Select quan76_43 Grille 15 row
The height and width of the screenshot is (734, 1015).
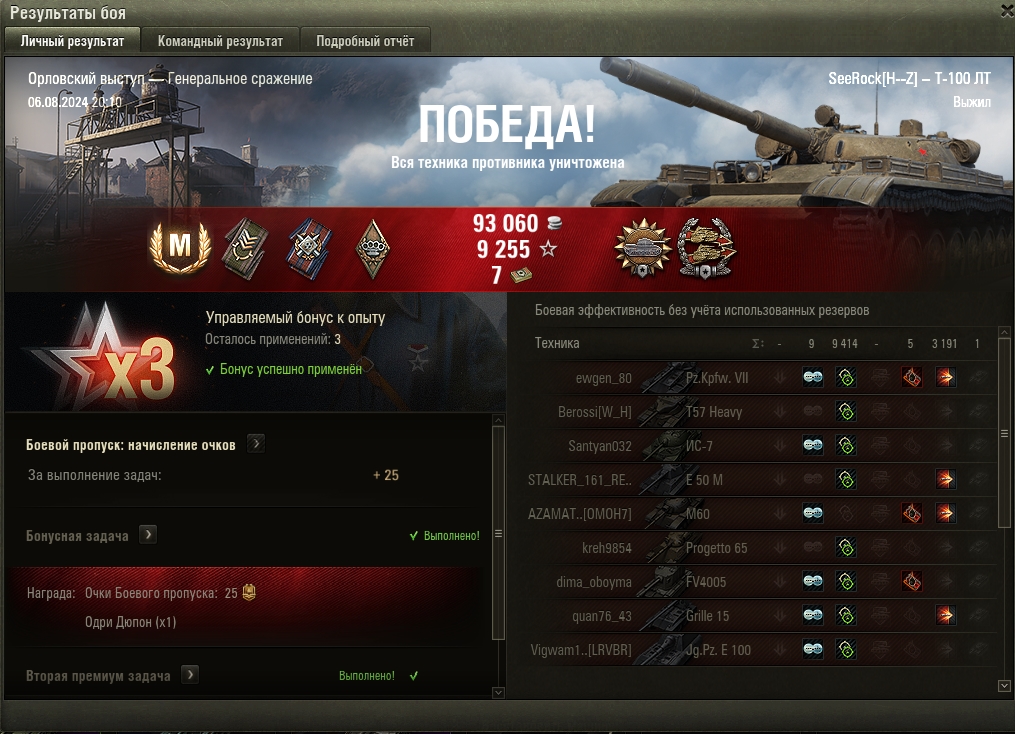[x=700, y=616]
